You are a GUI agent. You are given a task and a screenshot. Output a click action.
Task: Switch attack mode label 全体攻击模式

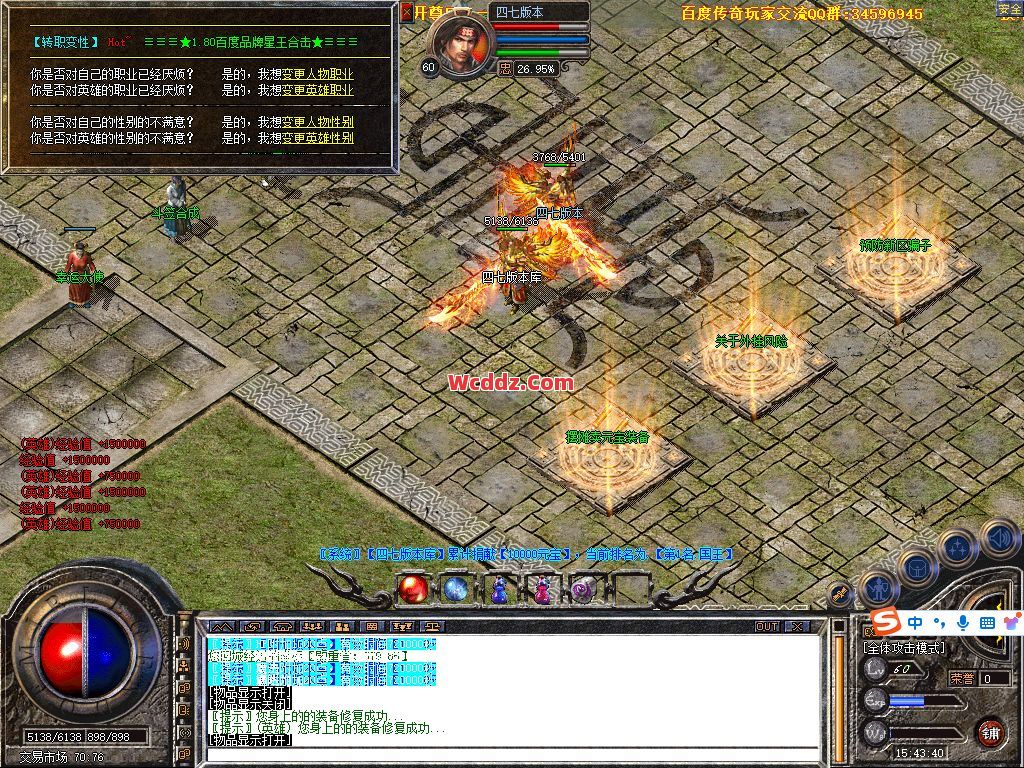click(x=903, y=648)
